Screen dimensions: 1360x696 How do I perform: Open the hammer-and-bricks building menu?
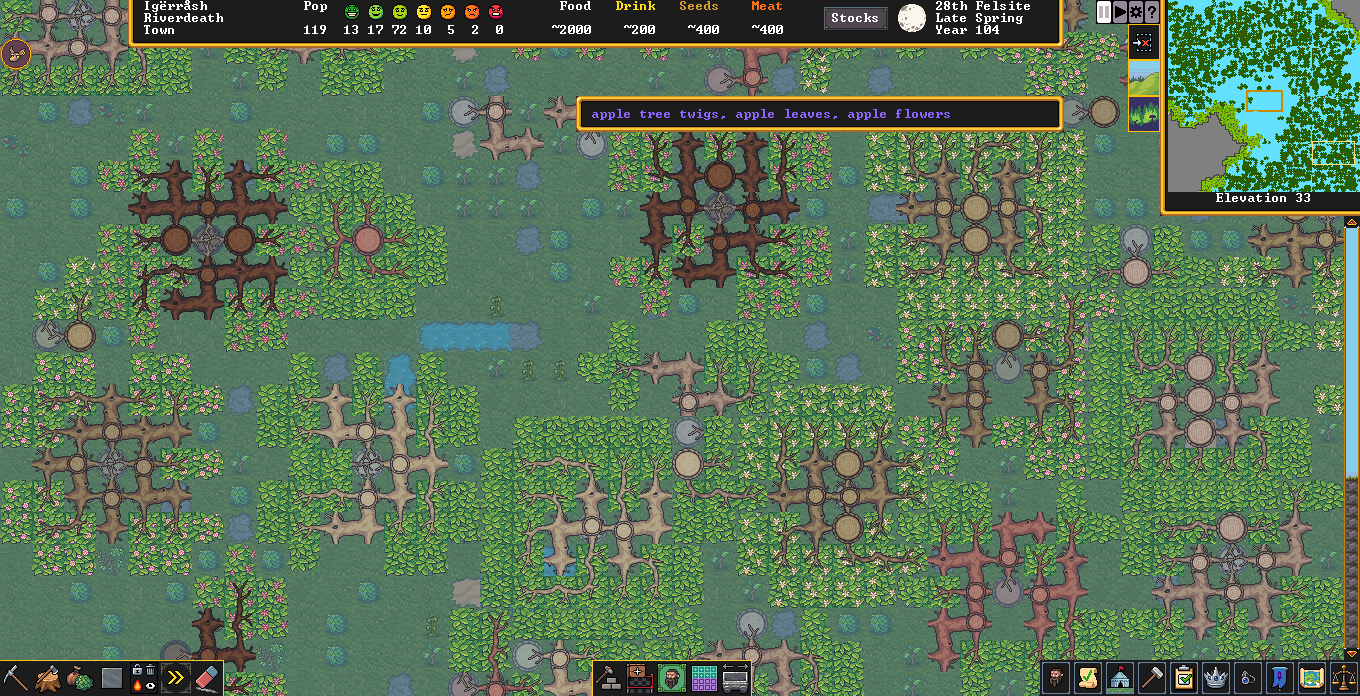609,678
